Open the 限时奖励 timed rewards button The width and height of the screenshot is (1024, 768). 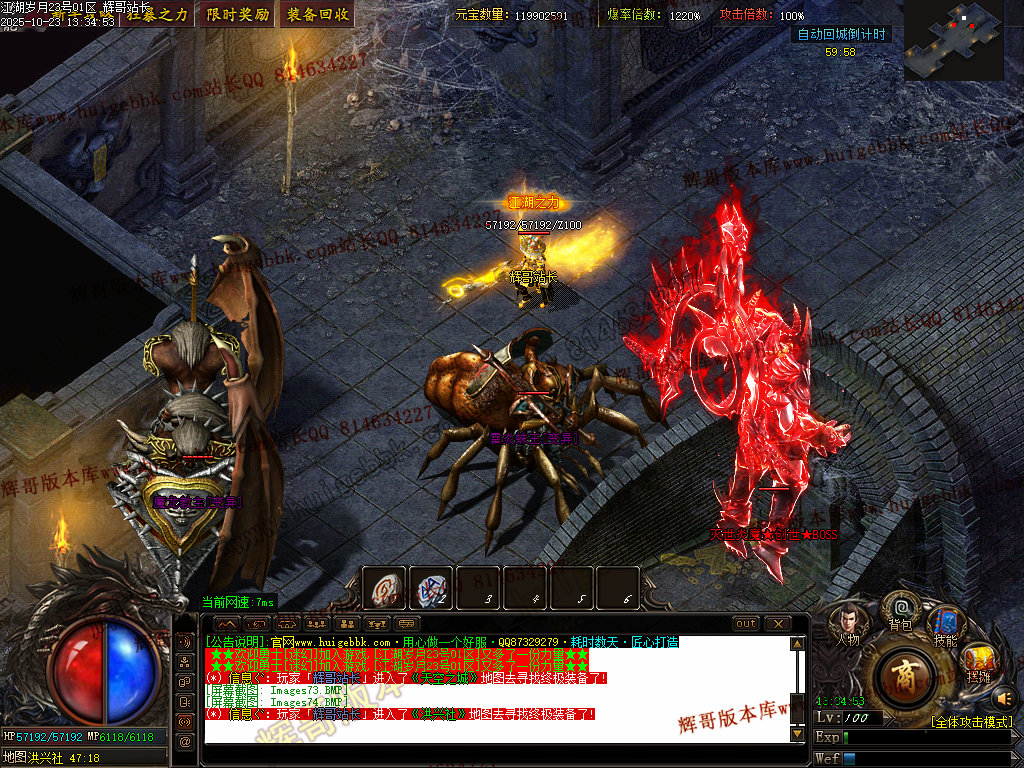point(237,14)
